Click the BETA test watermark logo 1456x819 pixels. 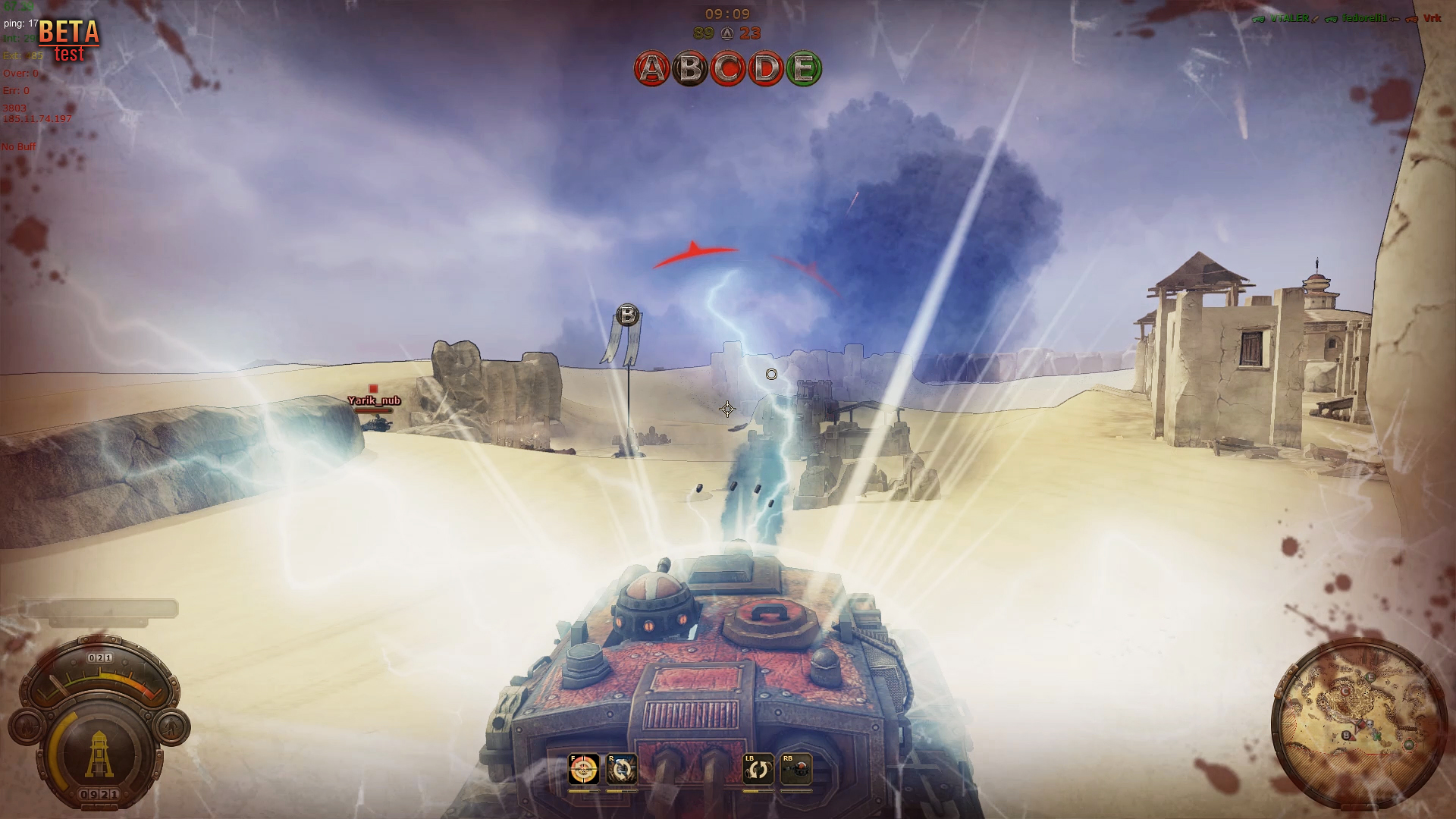[x=67, y=42]
